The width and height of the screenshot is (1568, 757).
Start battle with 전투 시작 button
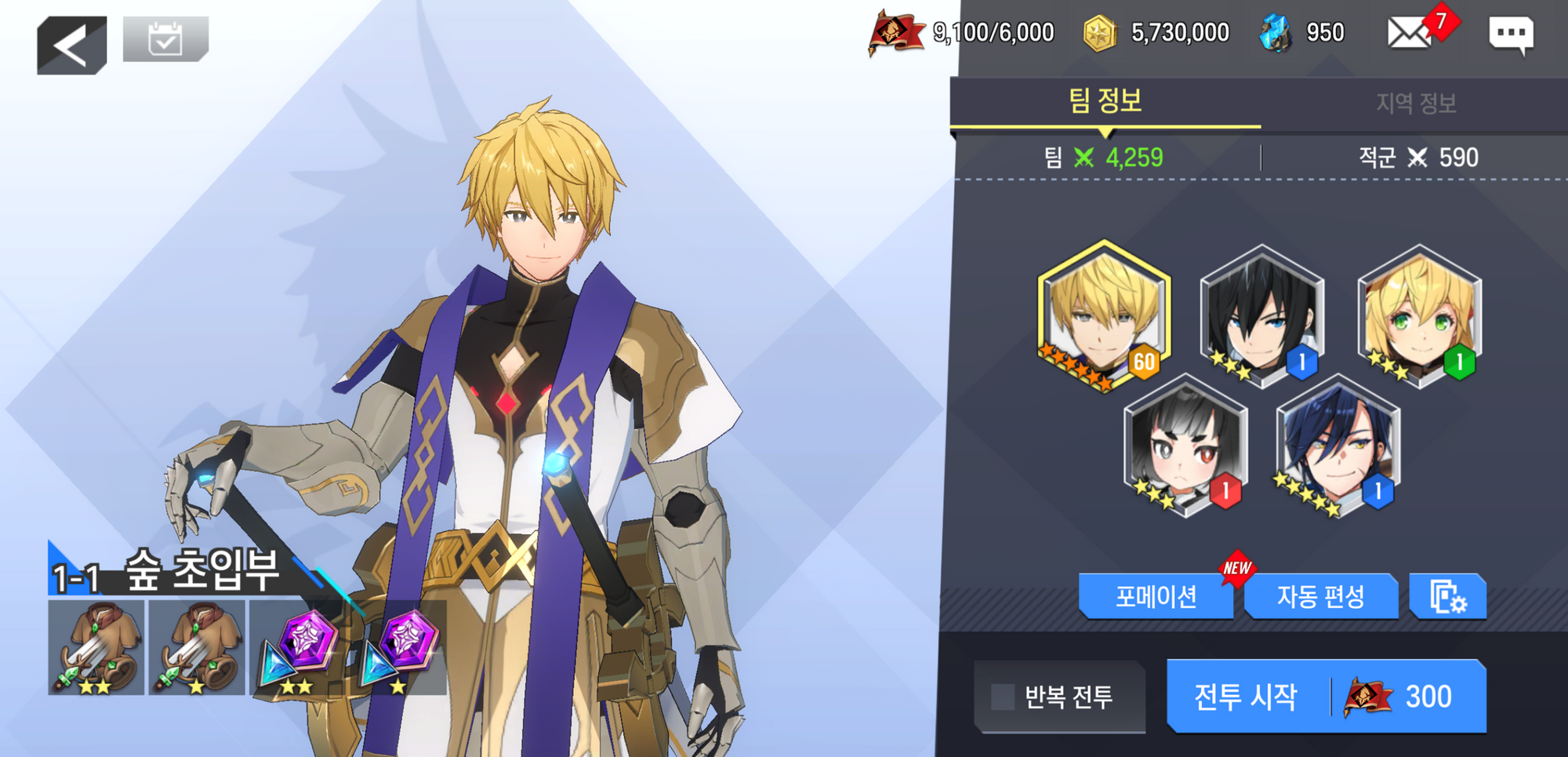pyautogui.click(x=1326, y=697)
